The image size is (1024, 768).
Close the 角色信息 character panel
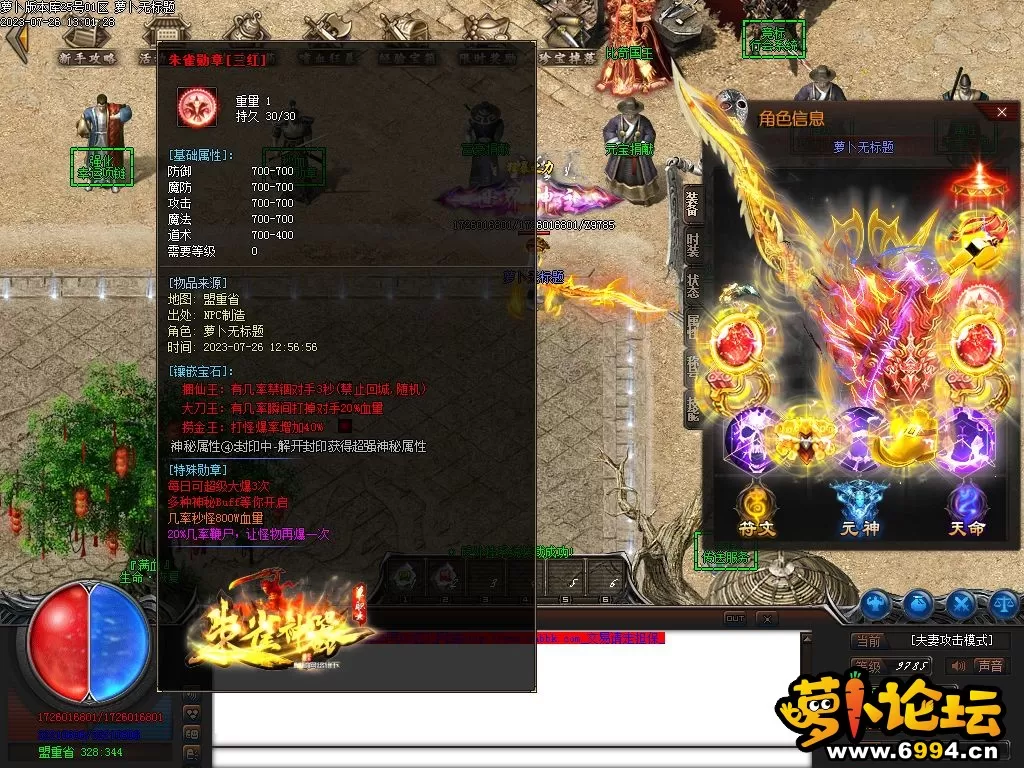click(x=1002, y=113)
